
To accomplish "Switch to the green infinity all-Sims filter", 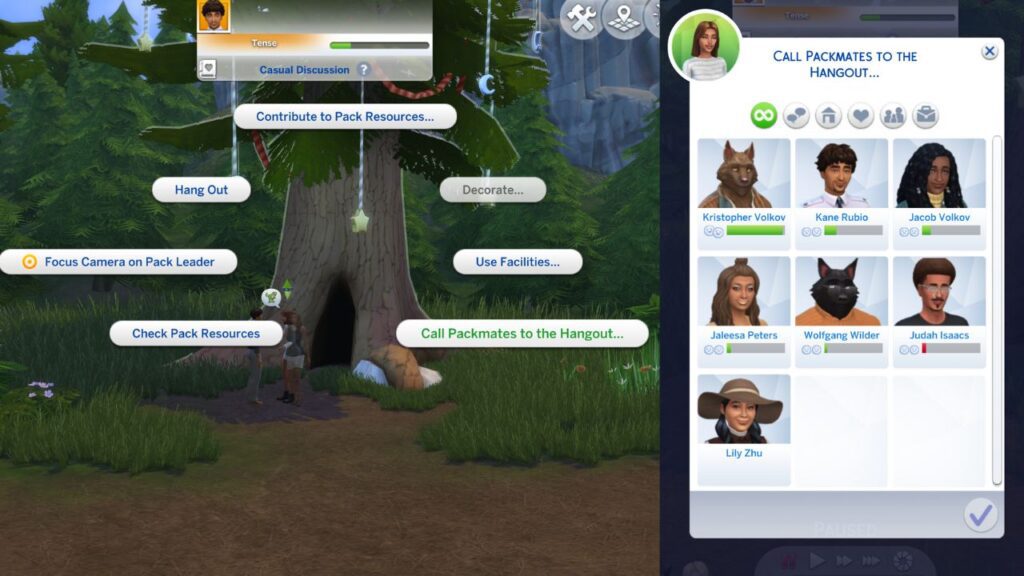I will click(764, 116).
